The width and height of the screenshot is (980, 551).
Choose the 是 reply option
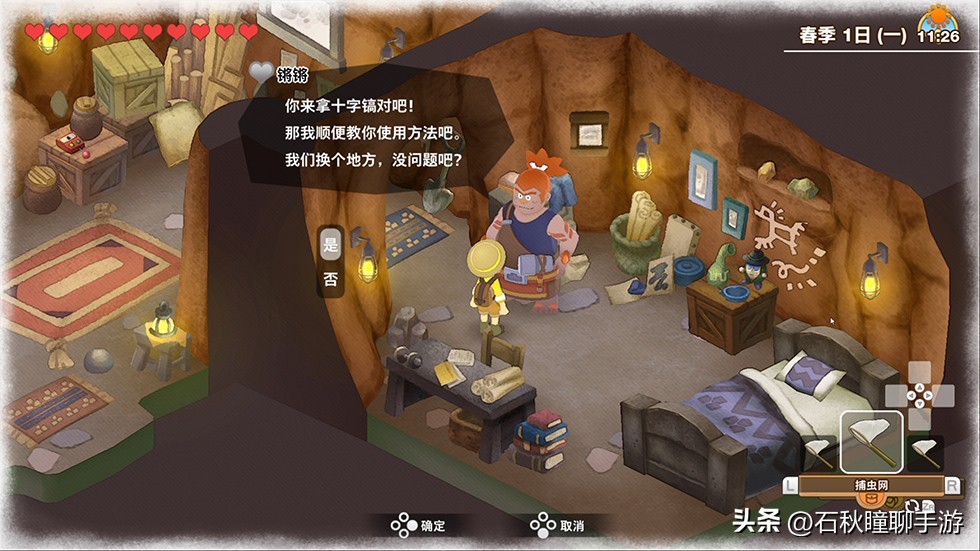tap(331, 243)
